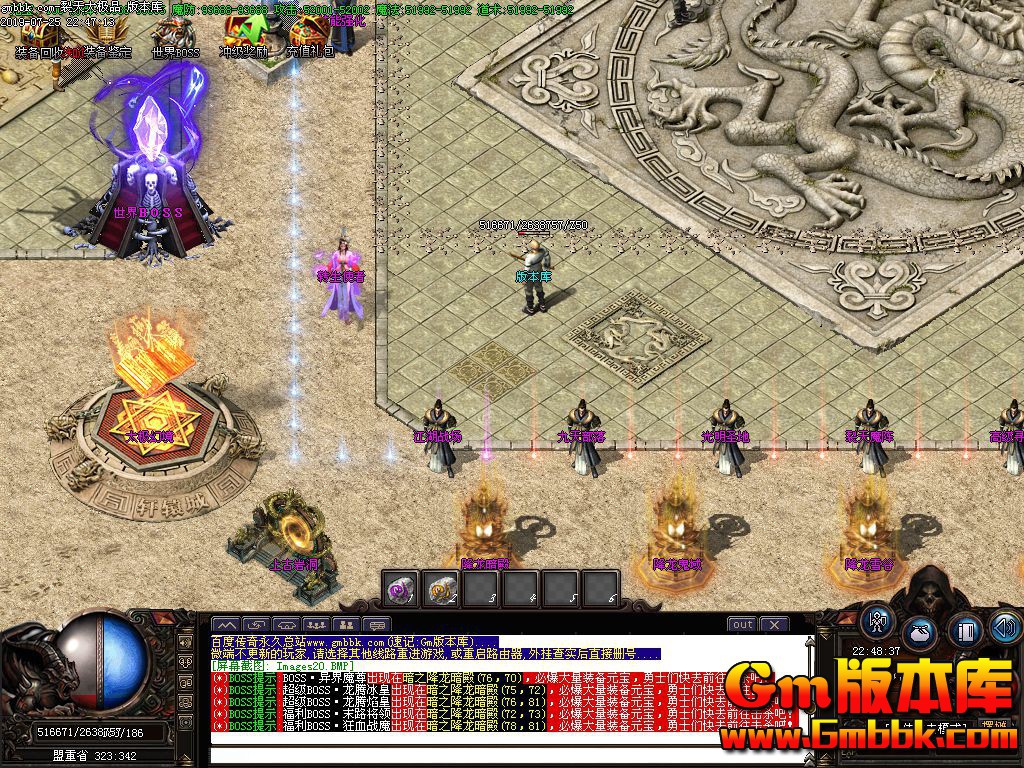Screen dimensions: 1024x768
Task: Click the scroll-up arrow of chat log
Action: (x=810, y=641)
